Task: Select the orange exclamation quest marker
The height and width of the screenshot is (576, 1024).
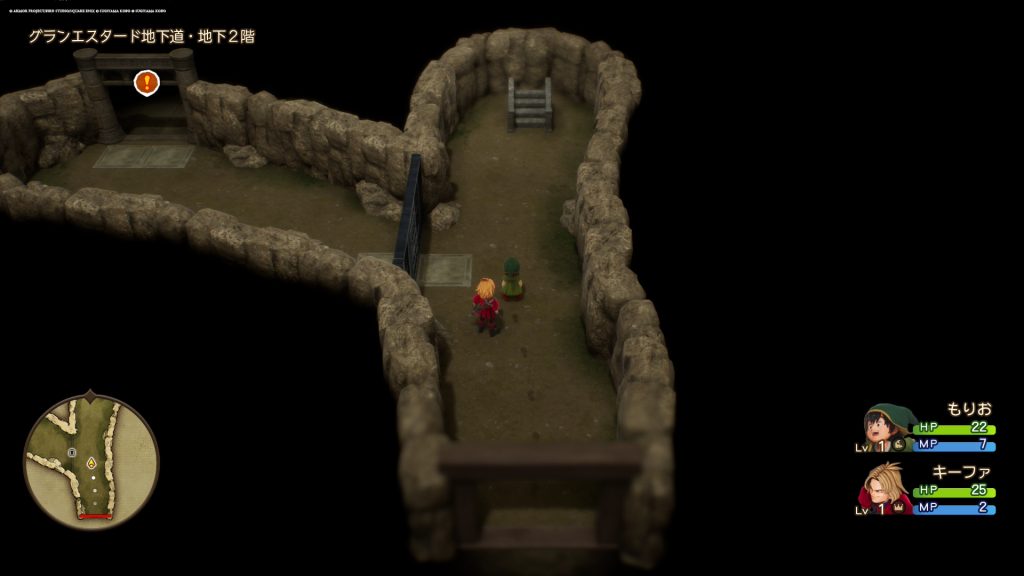Action: 147,82
